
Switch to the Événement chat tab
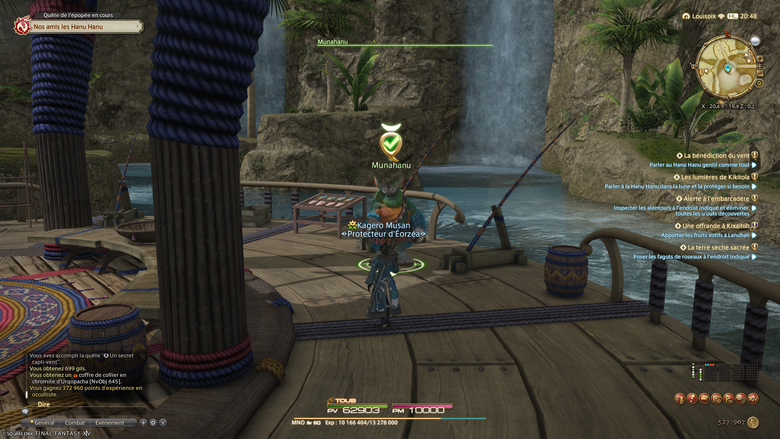pos(110,423)
